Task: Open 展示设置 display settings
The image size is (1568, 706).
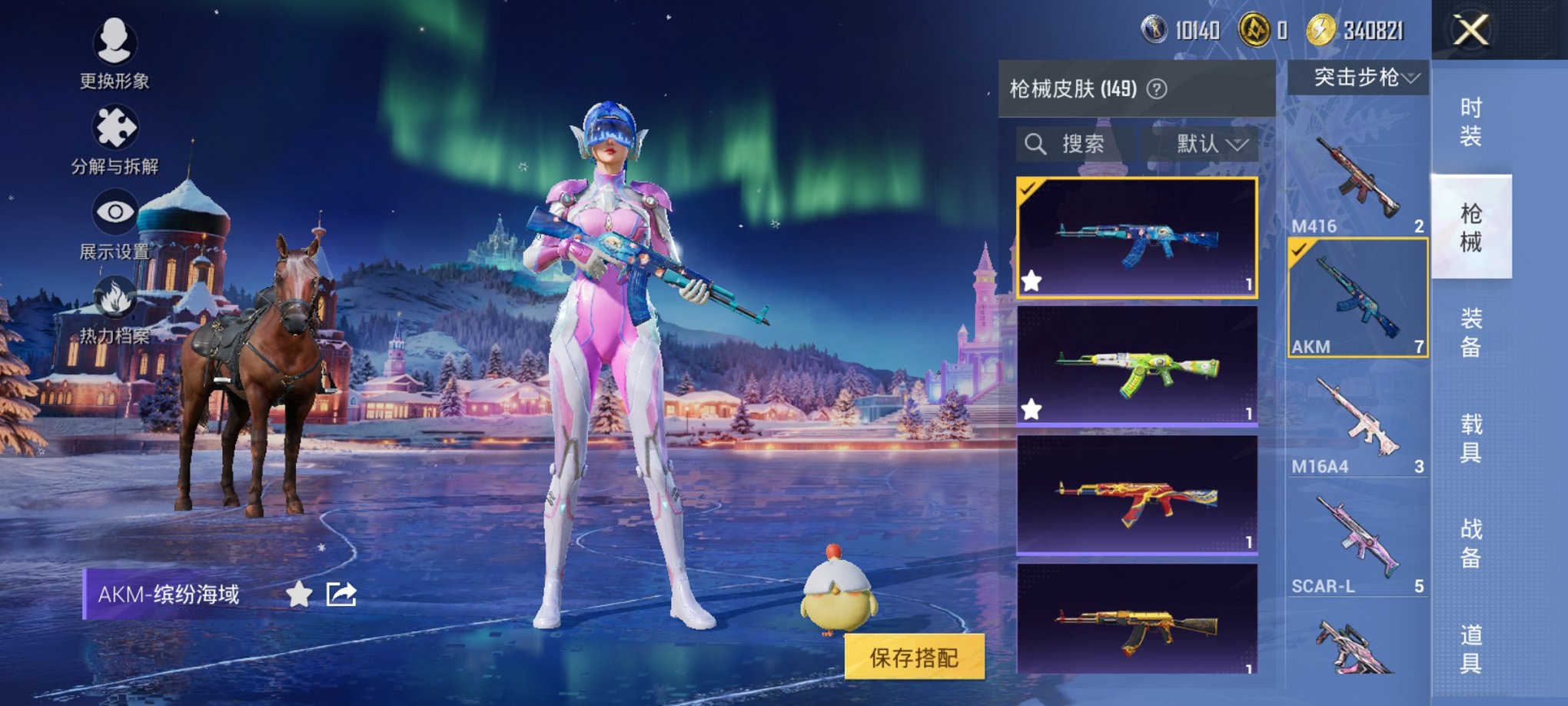Action: [x=115, y=225]
